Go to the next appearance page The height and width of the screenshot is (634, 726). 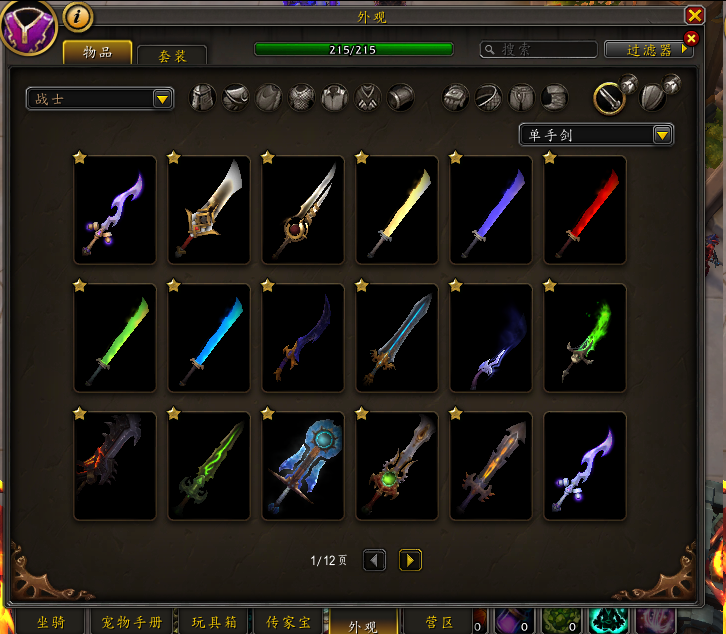point(410,560)
